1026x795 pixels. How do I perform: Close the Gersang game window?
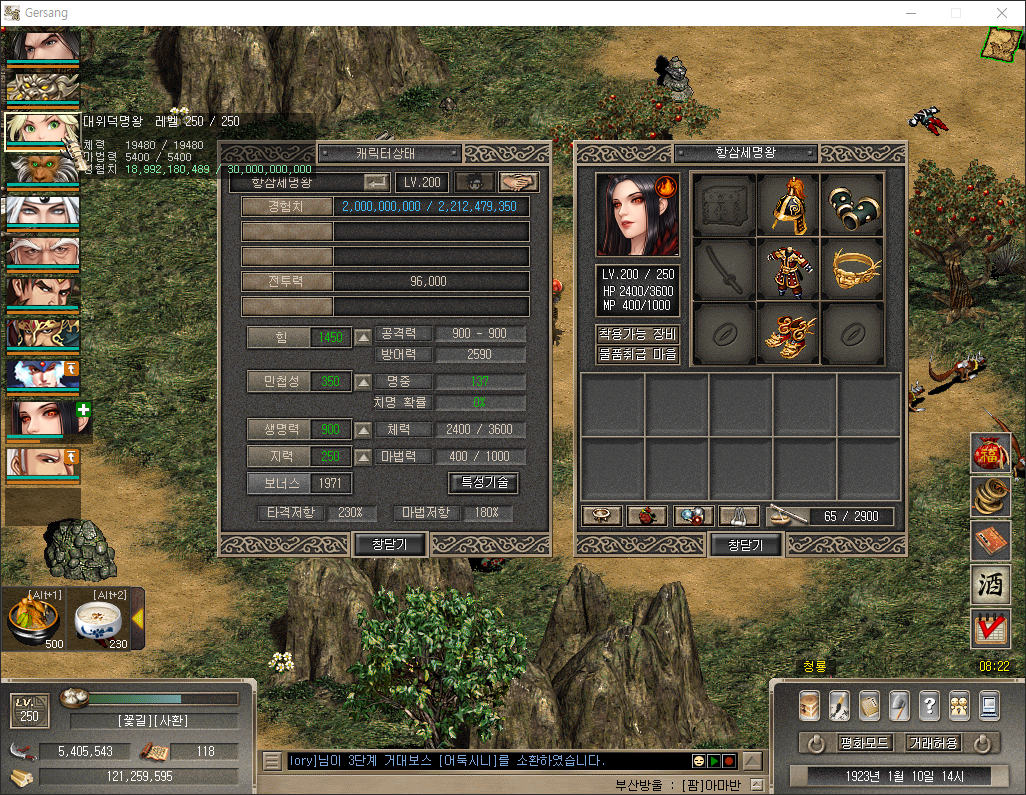coord(1002,13)
